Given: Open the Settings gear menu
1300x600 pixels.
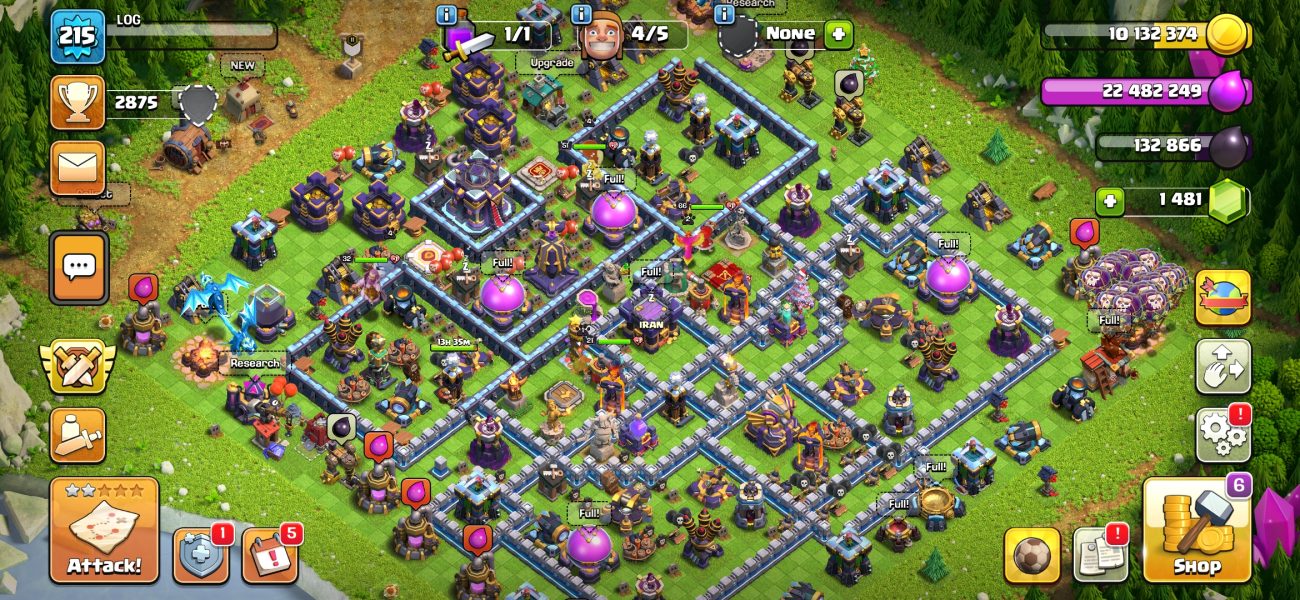Looking at the screenshot, I should (x=1222, y=435).
